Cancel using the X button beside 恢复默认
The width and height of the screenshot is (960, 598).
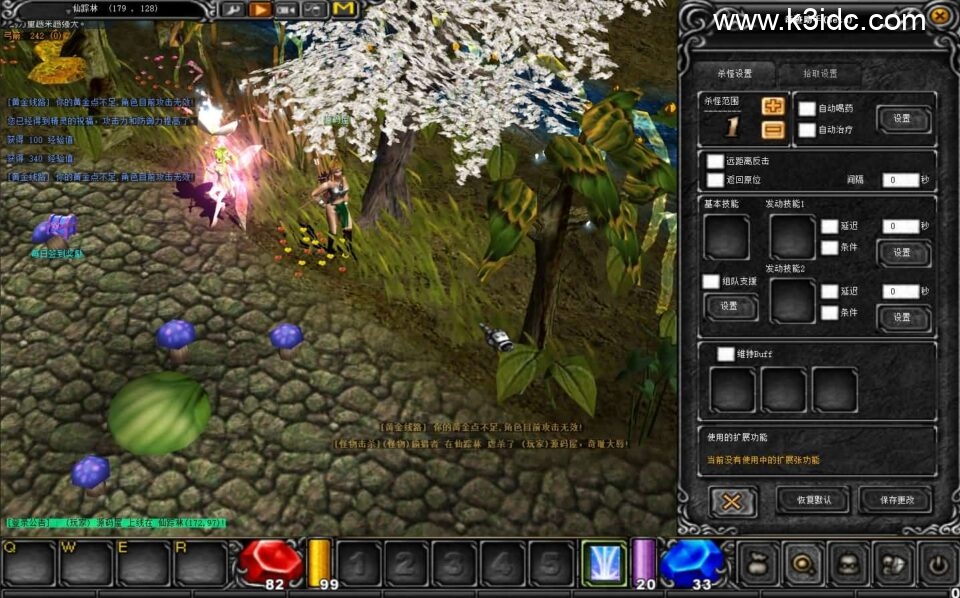click(732, 500)
